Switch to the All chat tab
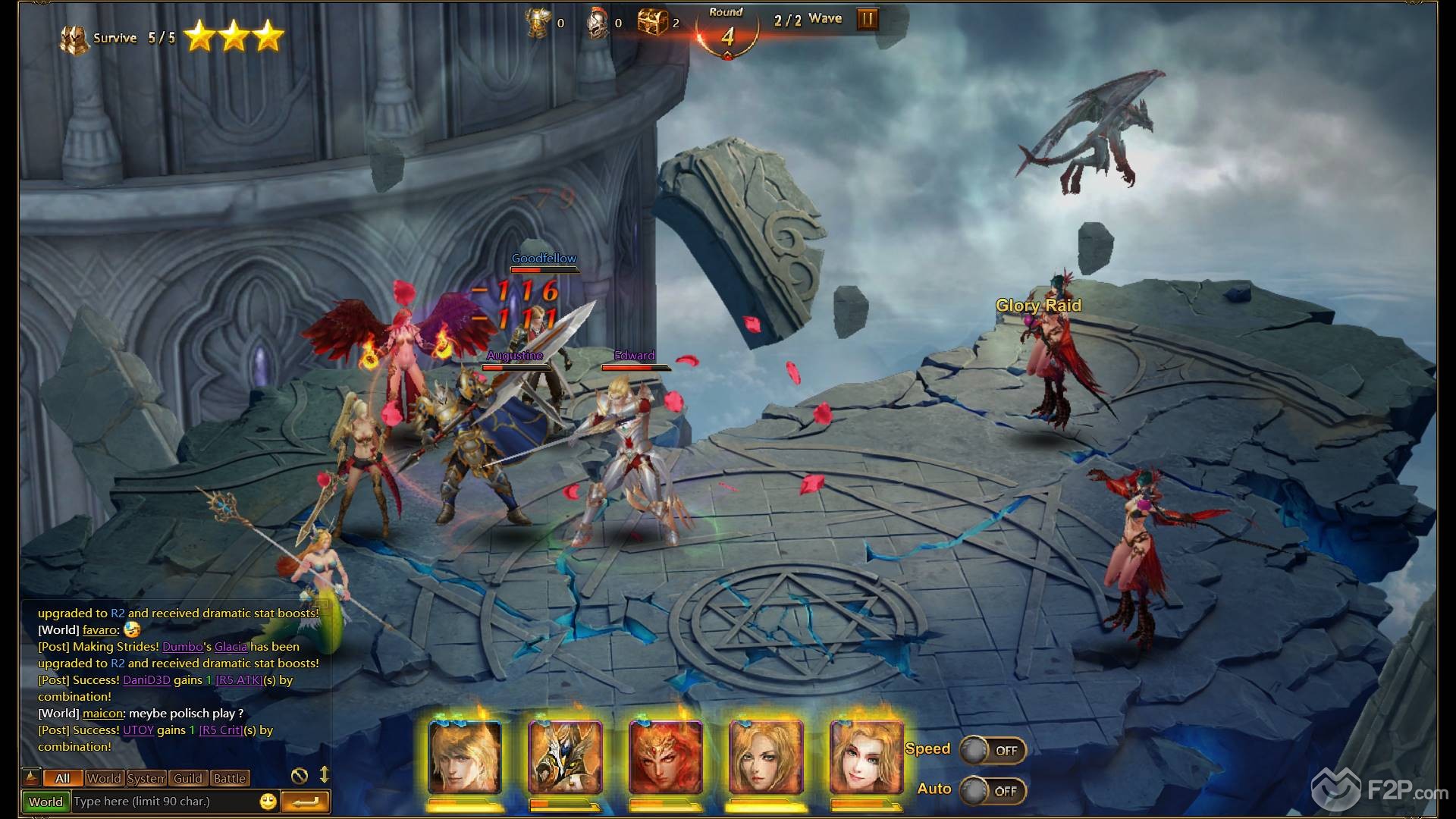 pos(62,778)
